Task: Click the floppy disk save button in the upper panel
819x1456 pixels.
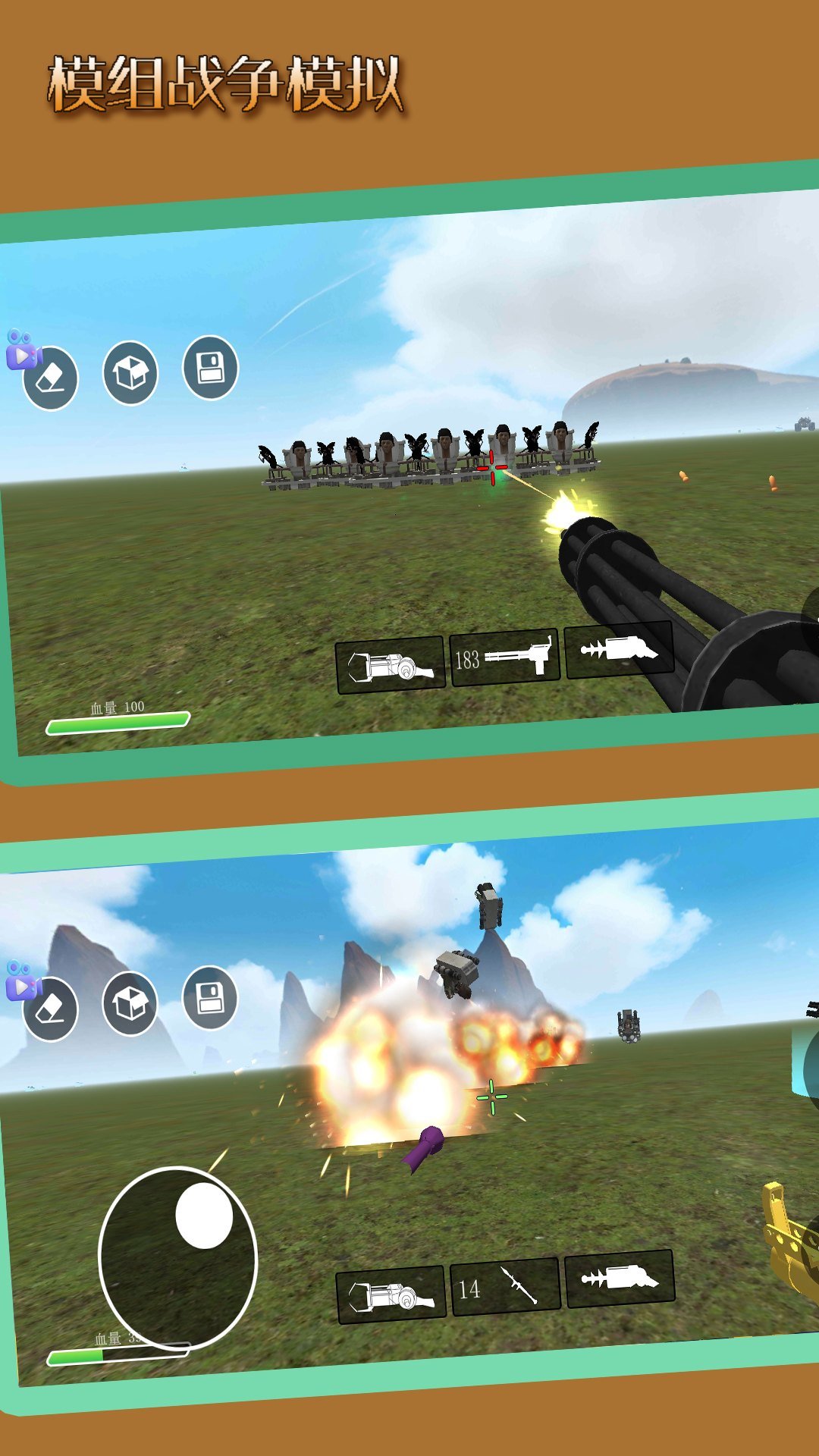Action: click(x=210, y=368)
